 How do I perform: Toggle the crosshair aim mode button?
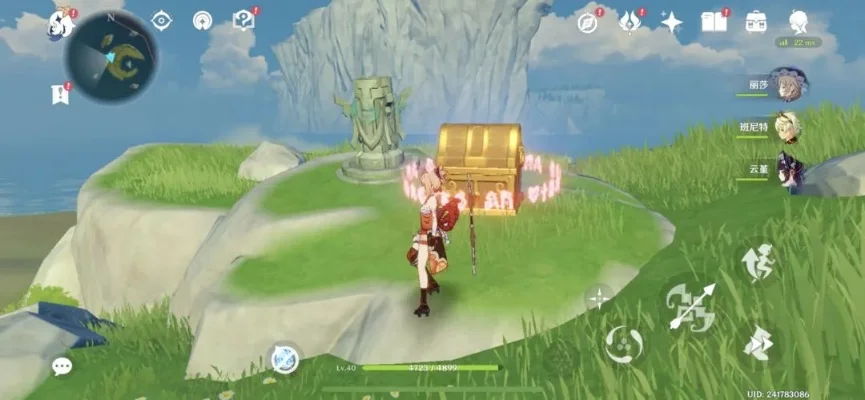(x=599, y=296)
